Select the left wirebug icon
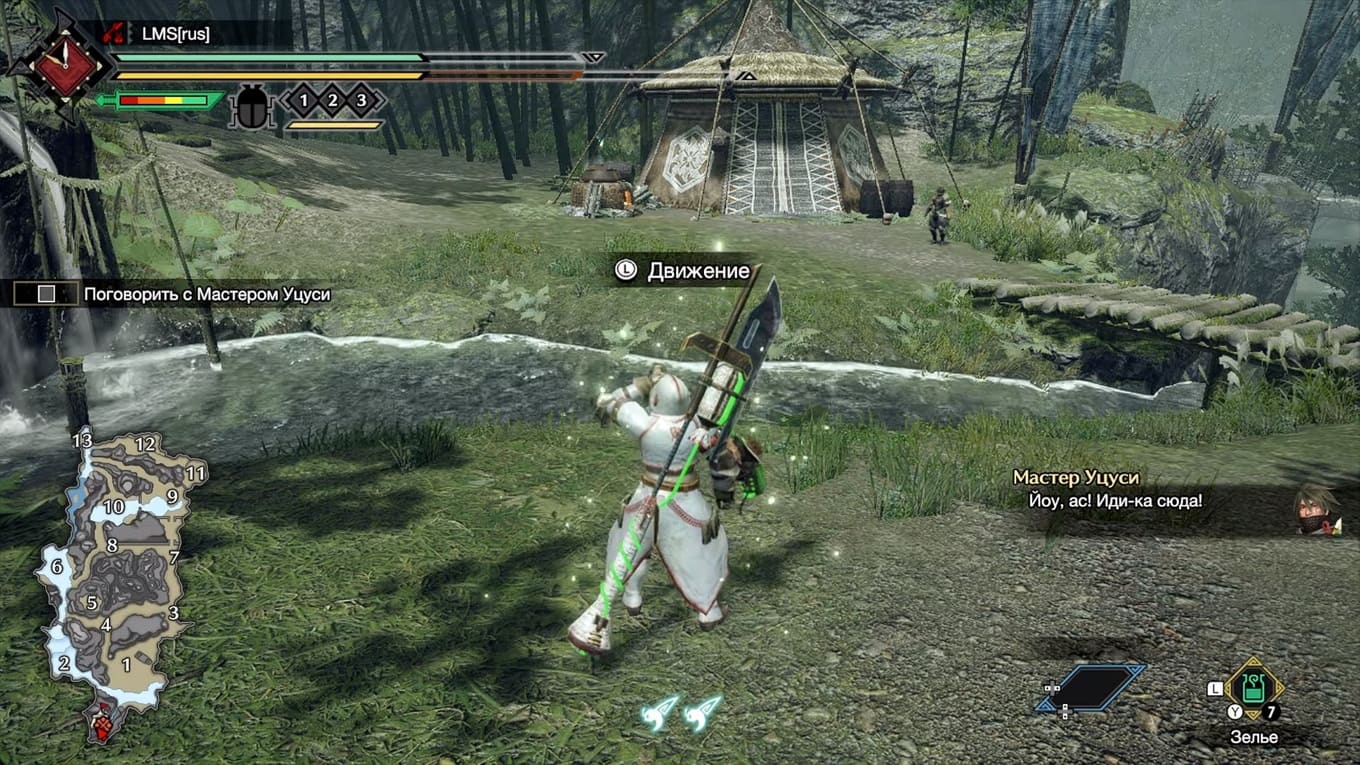Image resolution: width=1360 pixels, height=765 pixels. (x=660, y=712)
